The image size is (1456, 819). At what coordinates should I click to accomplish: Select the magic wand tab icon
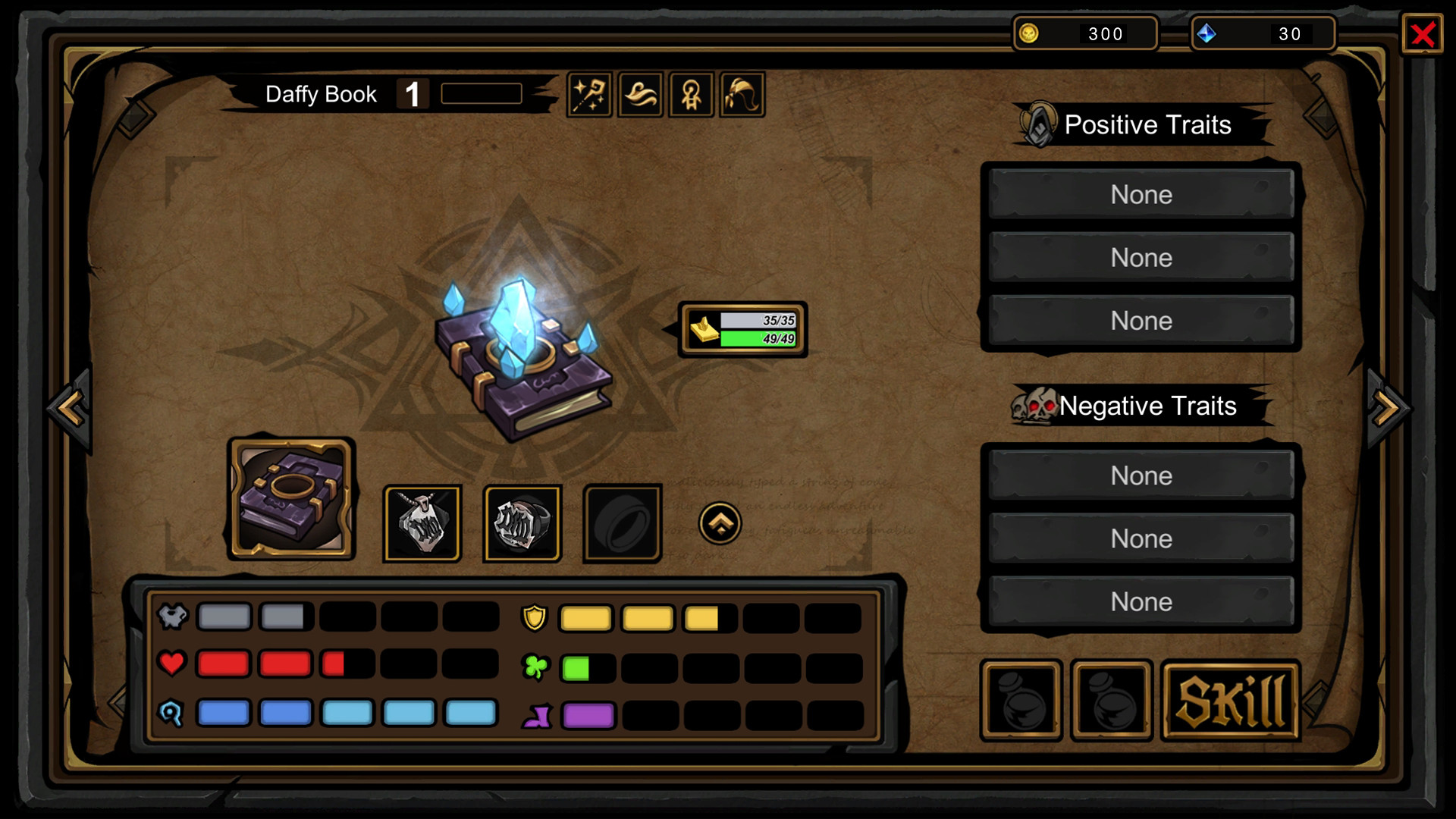tap(590, 94)
